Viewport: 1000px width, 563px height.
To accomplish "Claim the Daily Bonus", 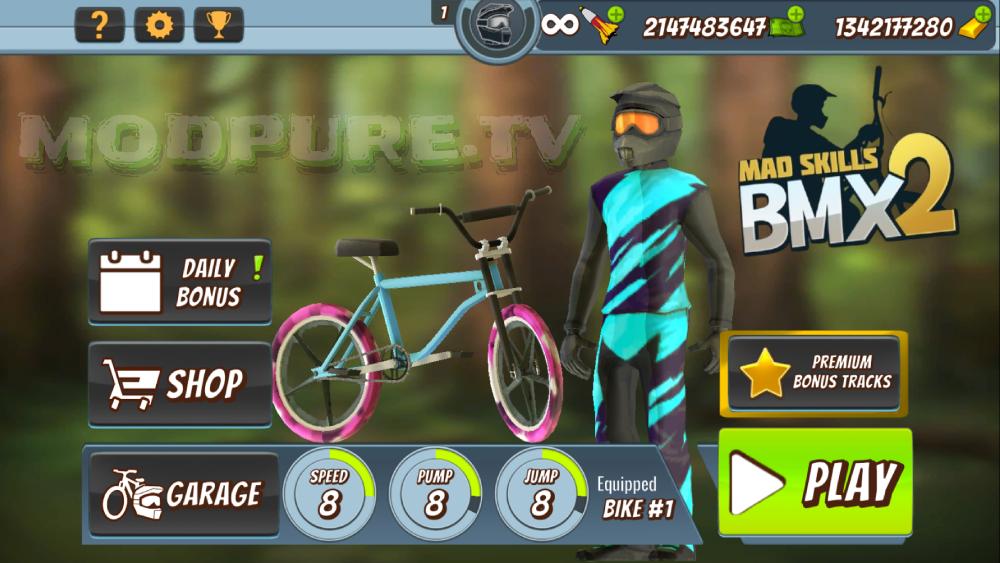I will (180, 283).
